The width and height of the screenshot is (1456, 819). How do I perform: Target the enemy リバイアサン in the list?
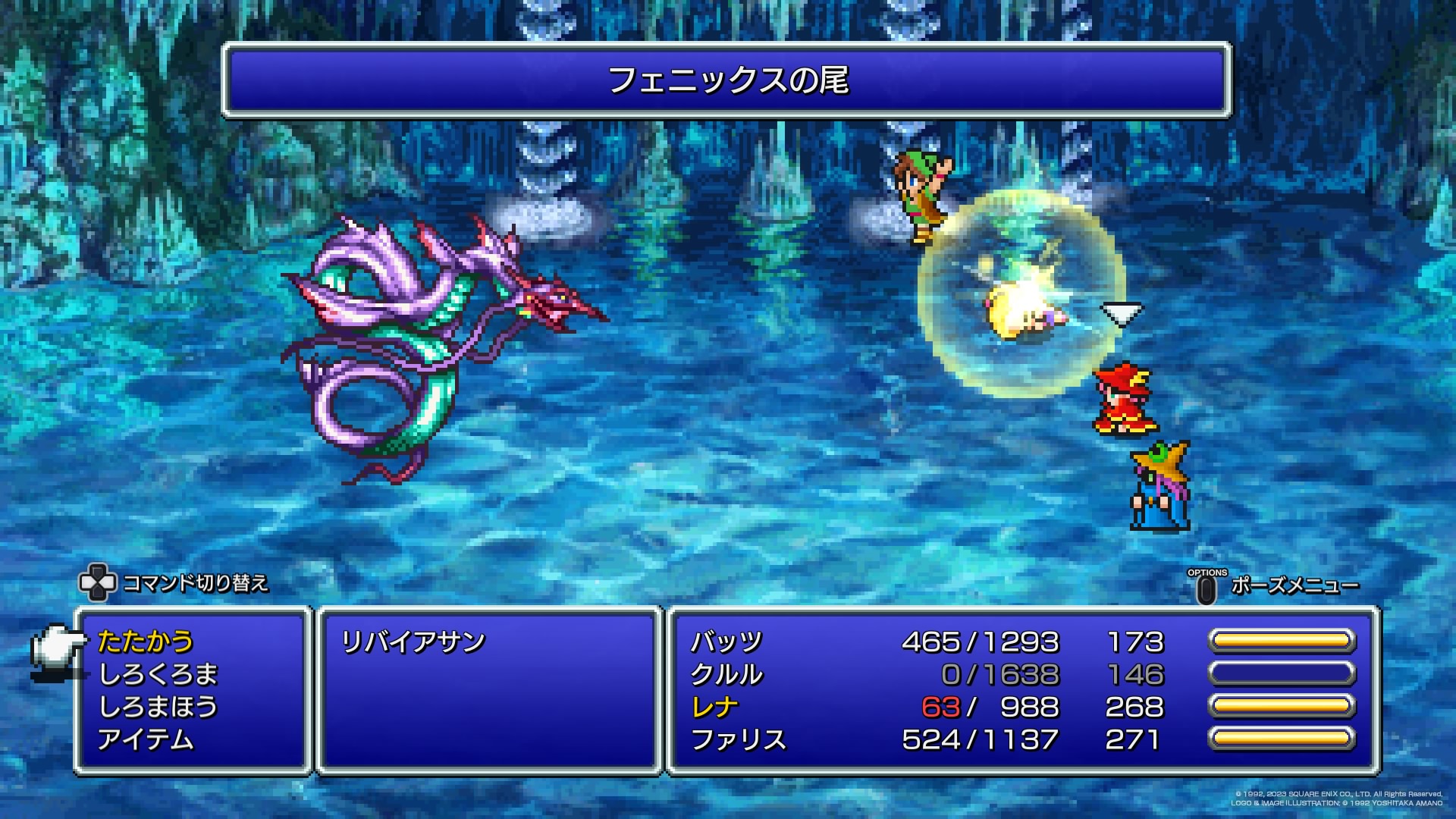(413, 642)
